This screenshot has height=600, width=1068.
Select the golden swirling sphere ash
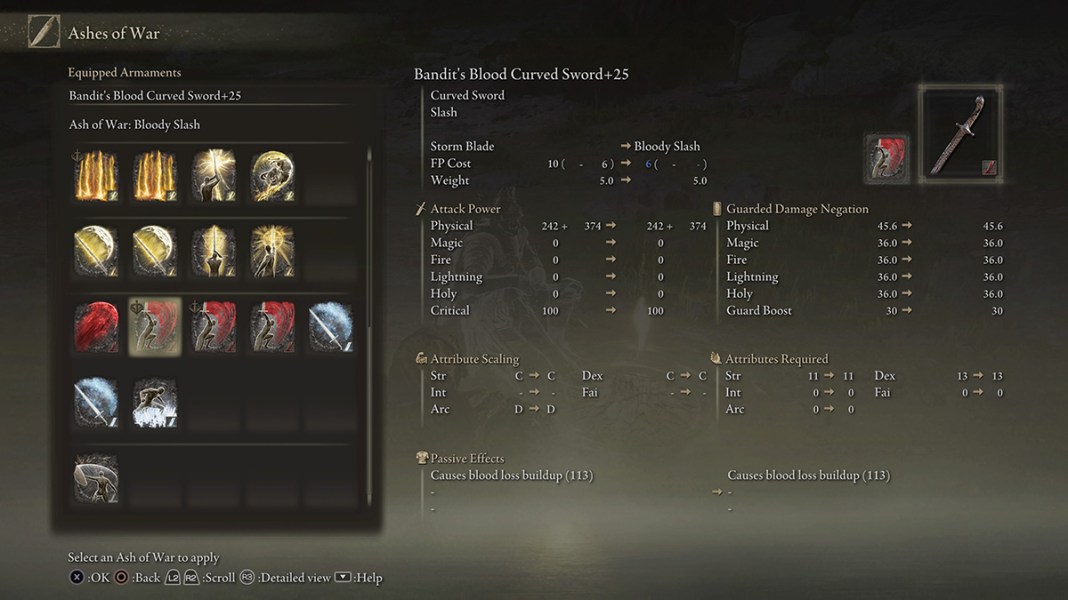point(271,175)
